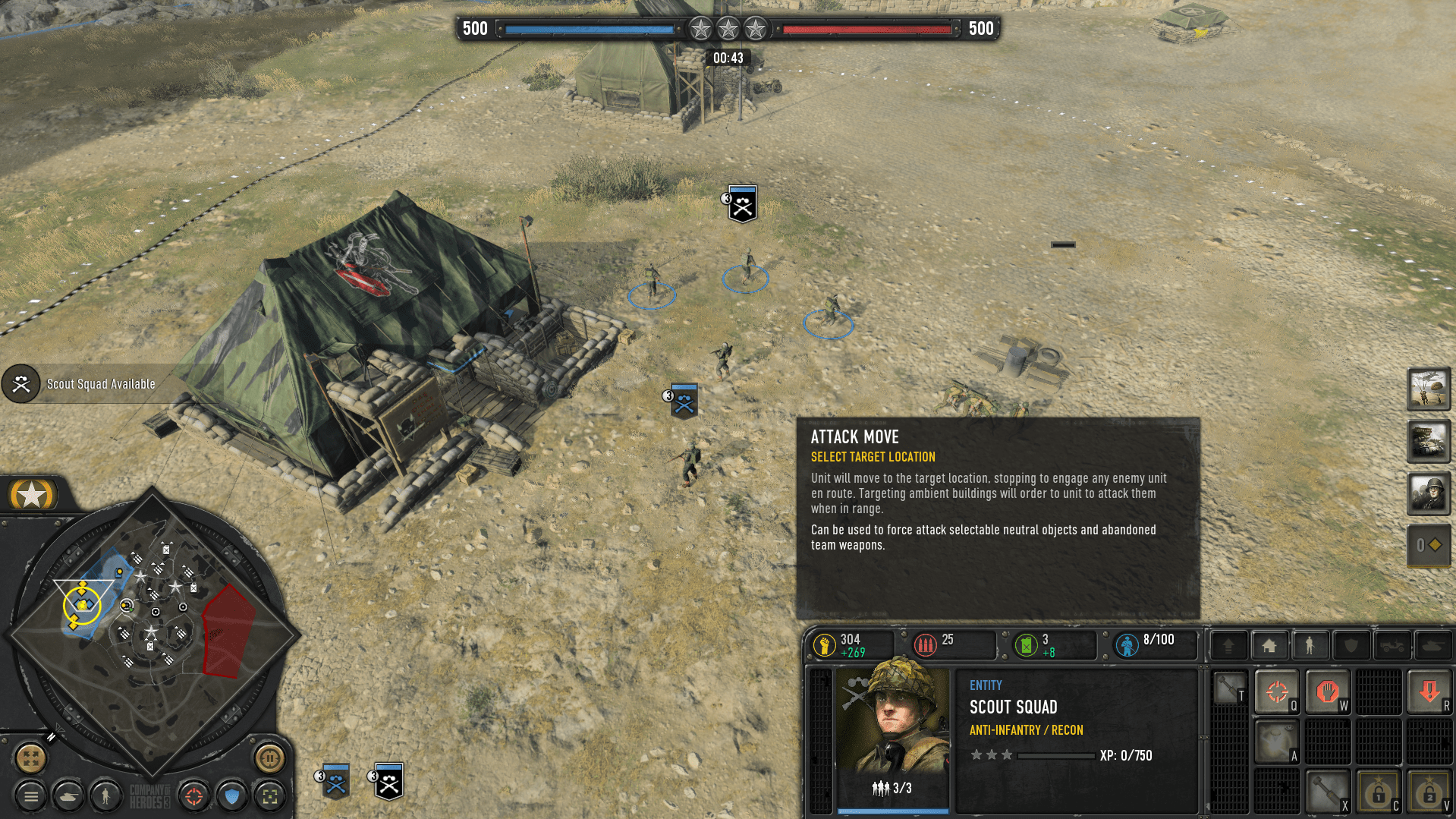1456x819 pixels.
Task: Click the blue squad banner on the battlefield
Action: click(684, 401)
